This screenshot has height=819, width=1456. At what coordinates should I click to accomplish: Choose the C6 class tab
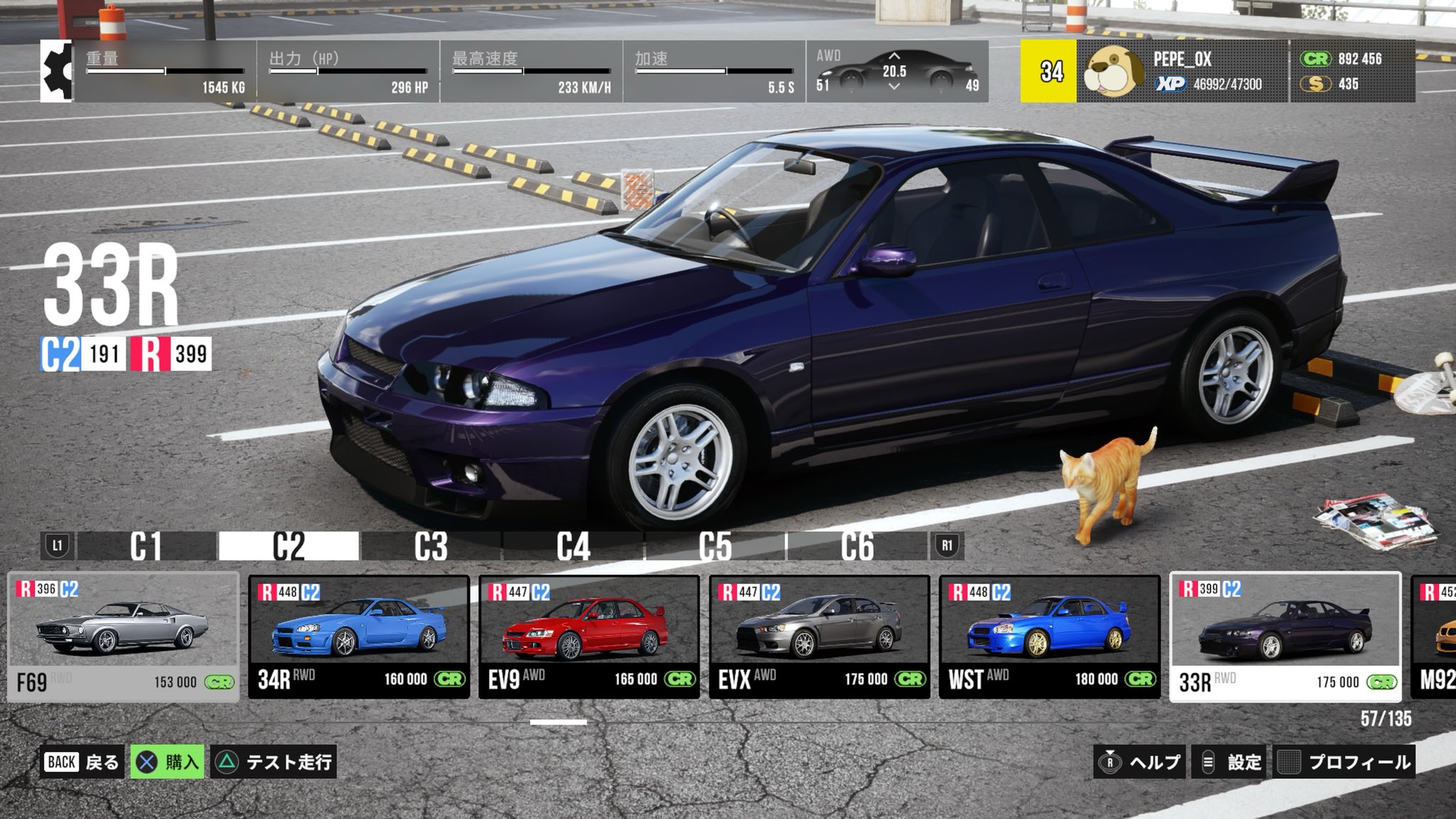857,546
